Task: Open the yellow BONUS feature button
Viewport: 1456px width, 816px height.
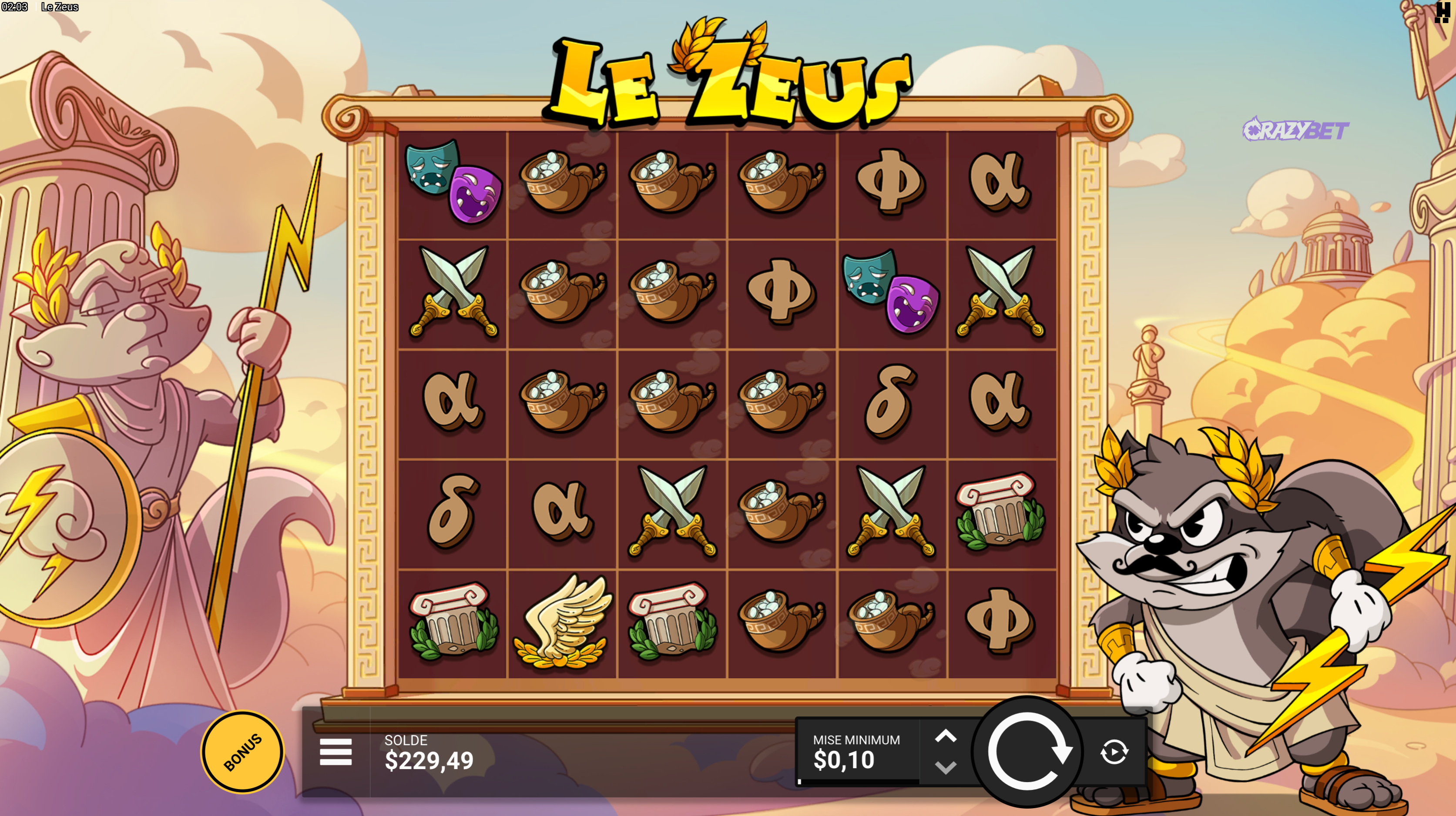Action: [x=242, y=752]
